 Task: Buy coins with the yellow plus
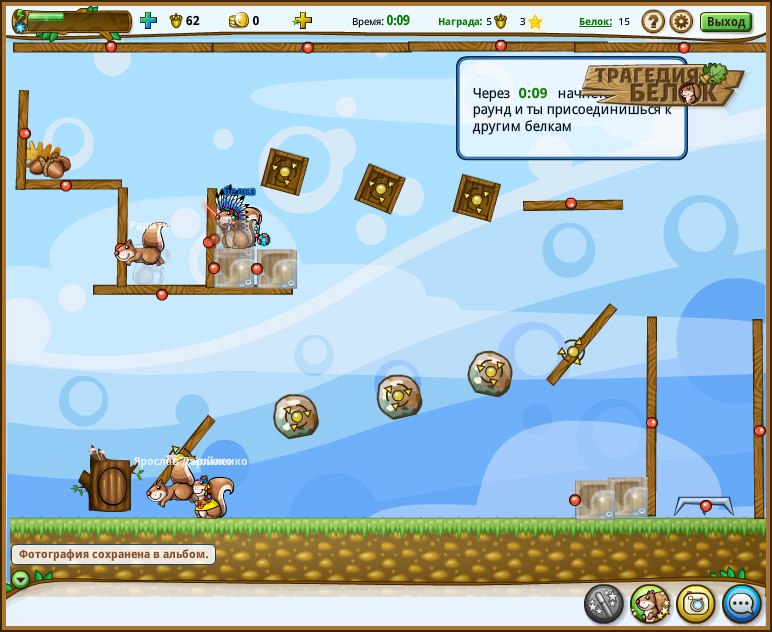(x=302, y=20)
